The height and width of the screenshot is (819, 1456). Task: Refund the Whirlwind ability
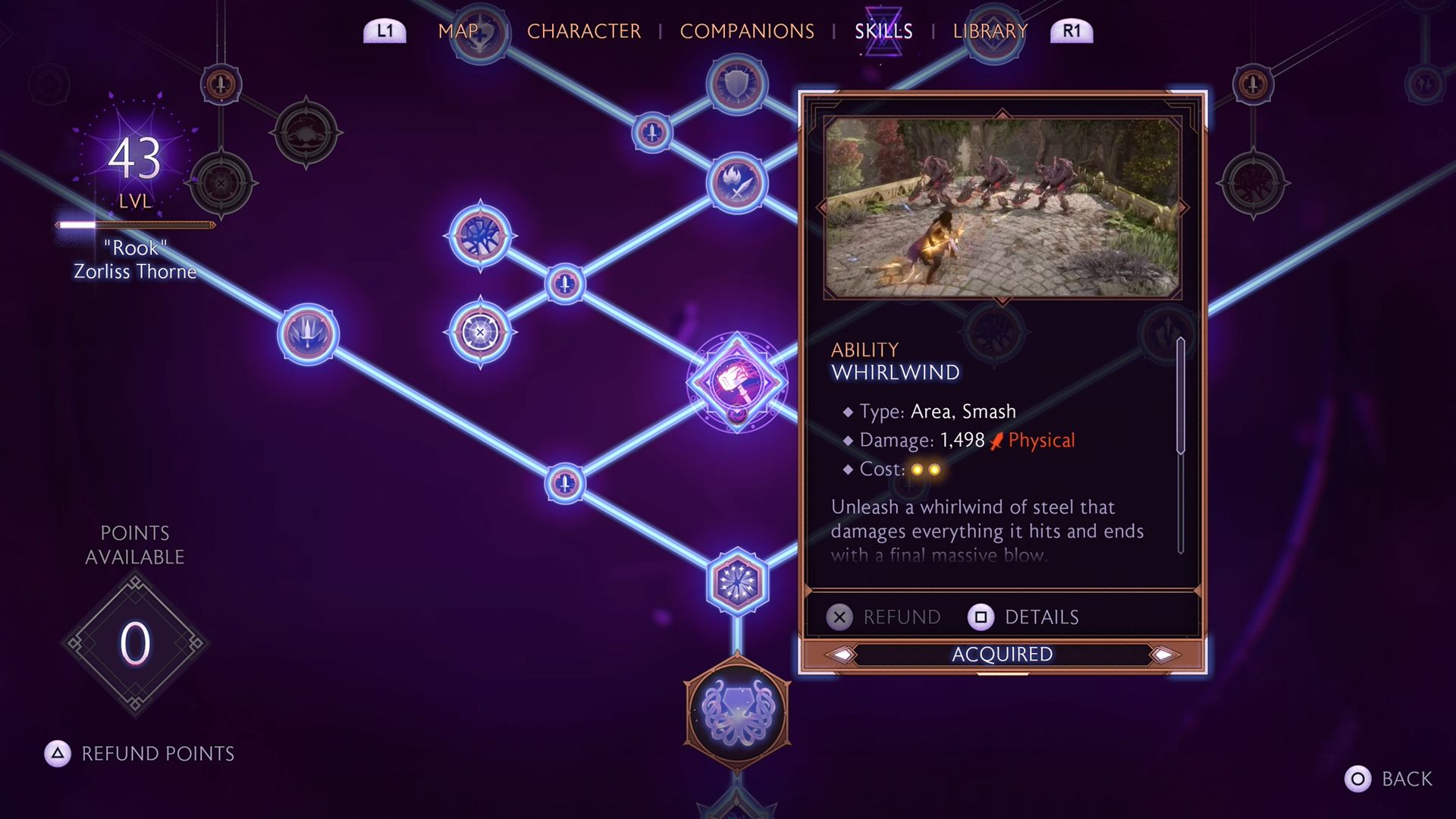[x=884, y=617]
